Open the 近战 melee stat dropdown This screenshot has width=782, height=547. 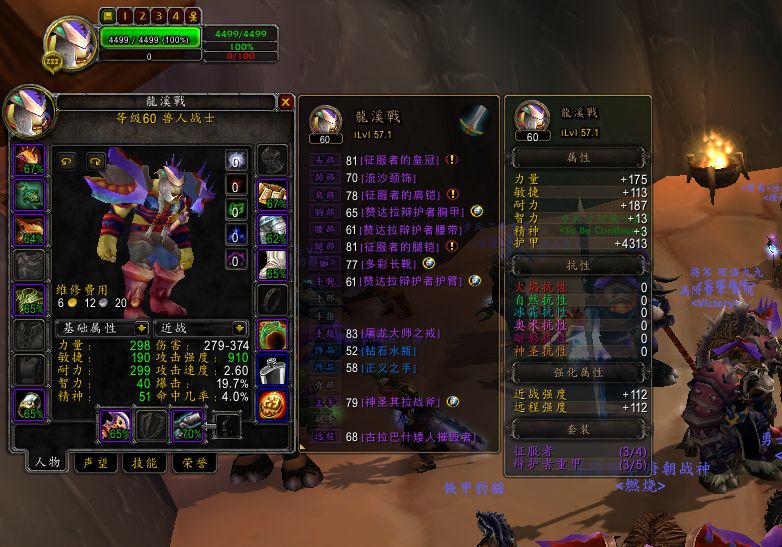[240, 328]
